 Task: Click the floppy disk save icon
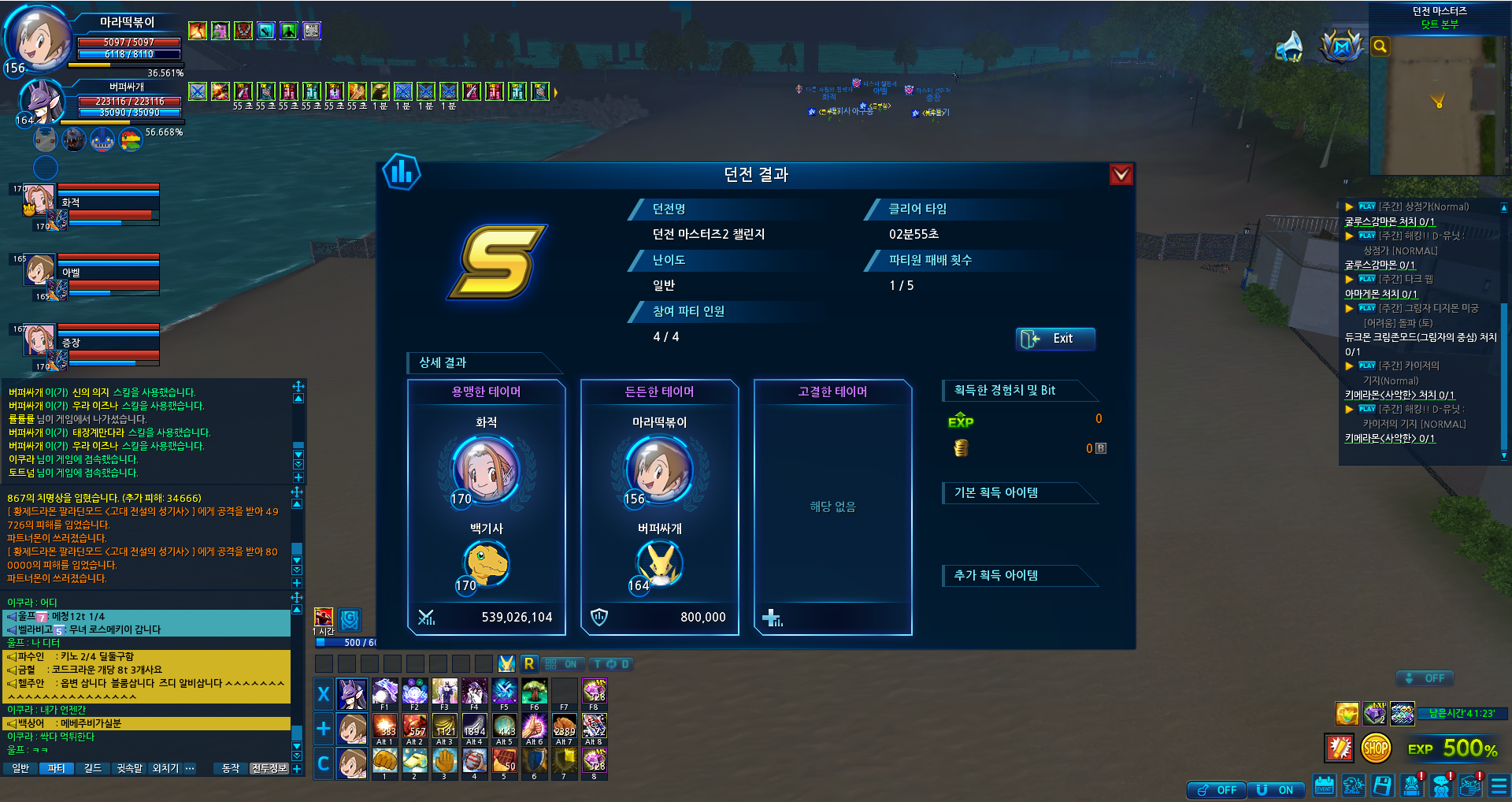pos(1383,786)
